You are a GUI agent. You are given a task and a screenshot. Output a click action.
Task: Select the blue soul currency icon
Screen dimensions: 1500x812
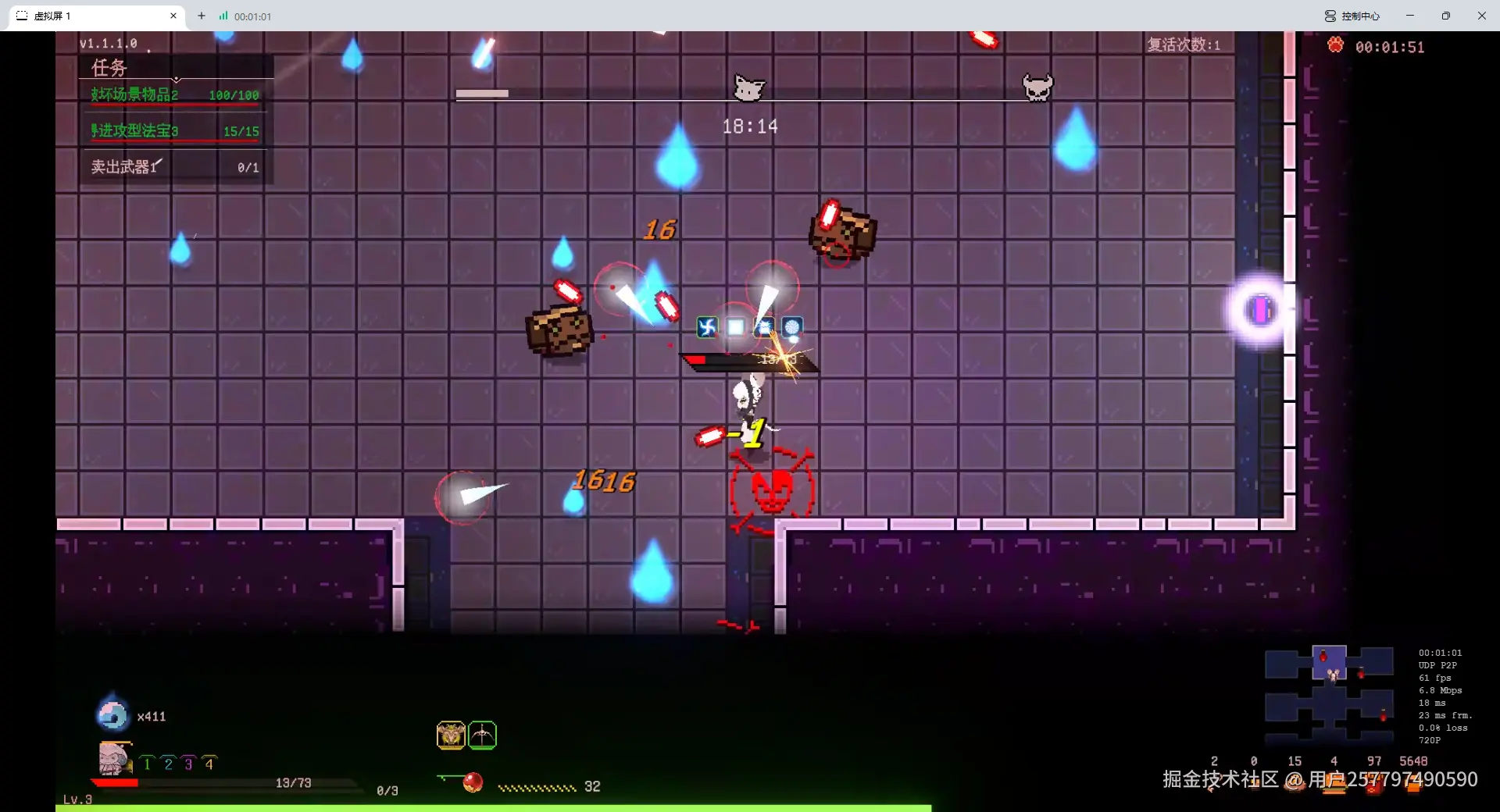click(112, 714)
